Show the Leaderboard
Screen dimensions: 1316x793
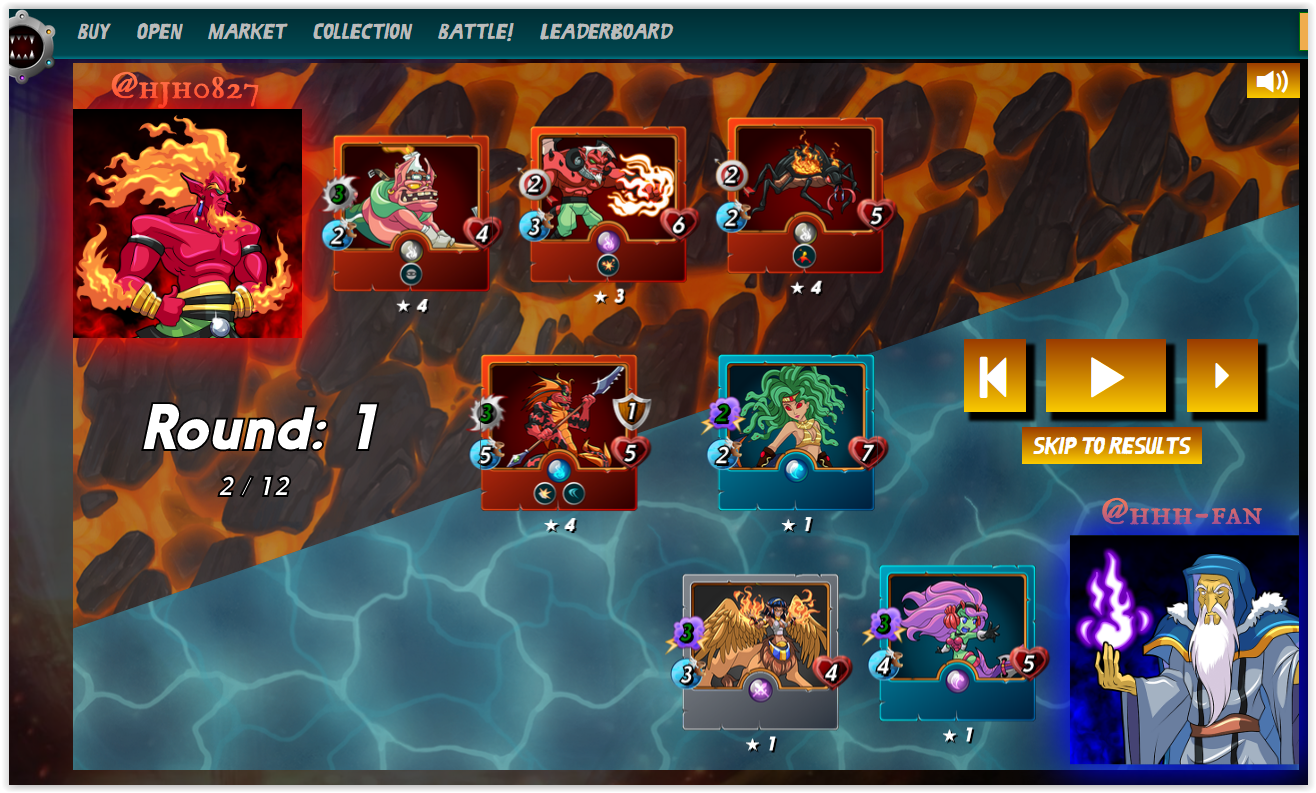[x=606, y=31]
